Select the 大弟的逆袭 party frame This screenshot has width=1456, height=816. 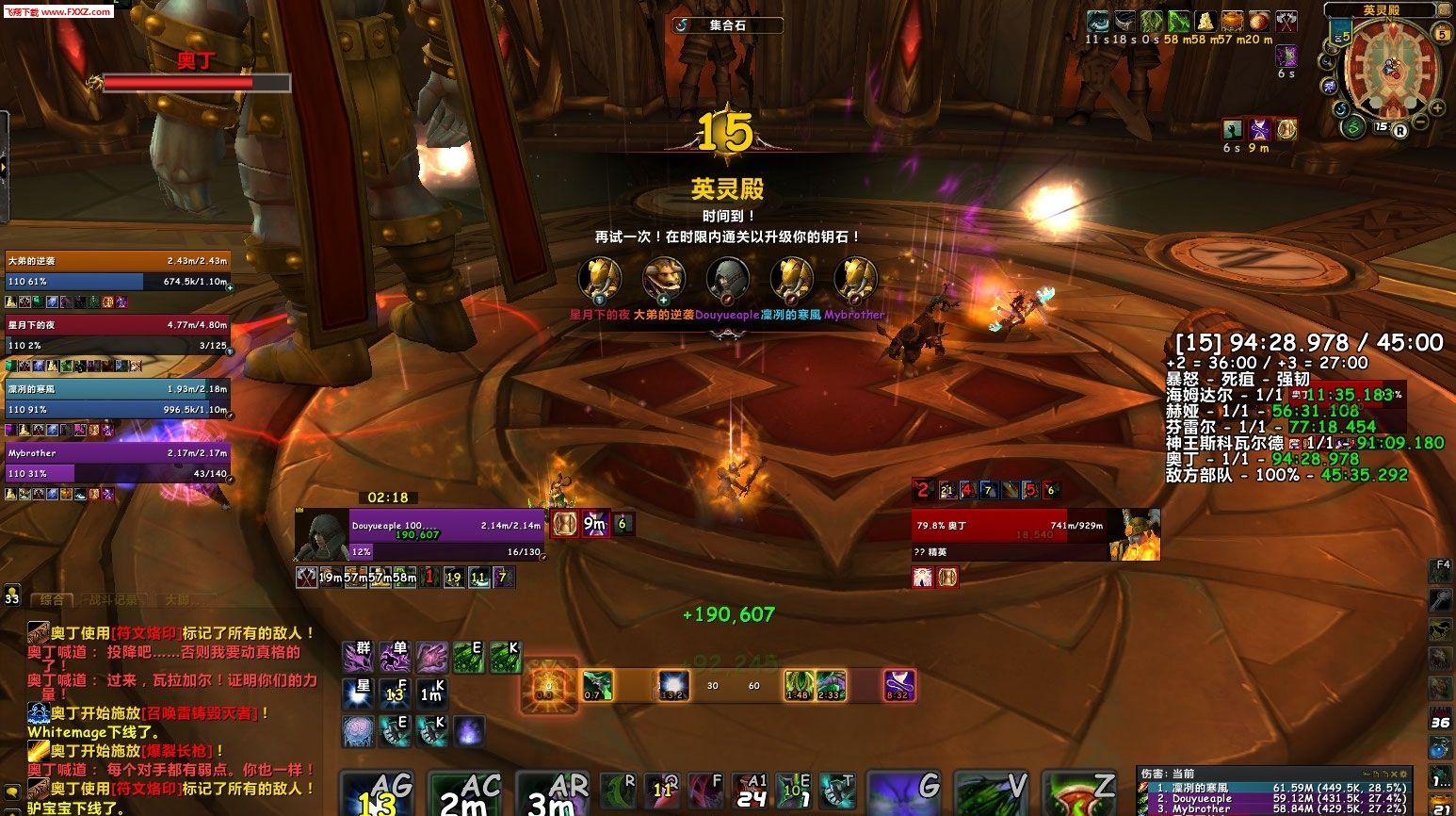tap(118, 271)
